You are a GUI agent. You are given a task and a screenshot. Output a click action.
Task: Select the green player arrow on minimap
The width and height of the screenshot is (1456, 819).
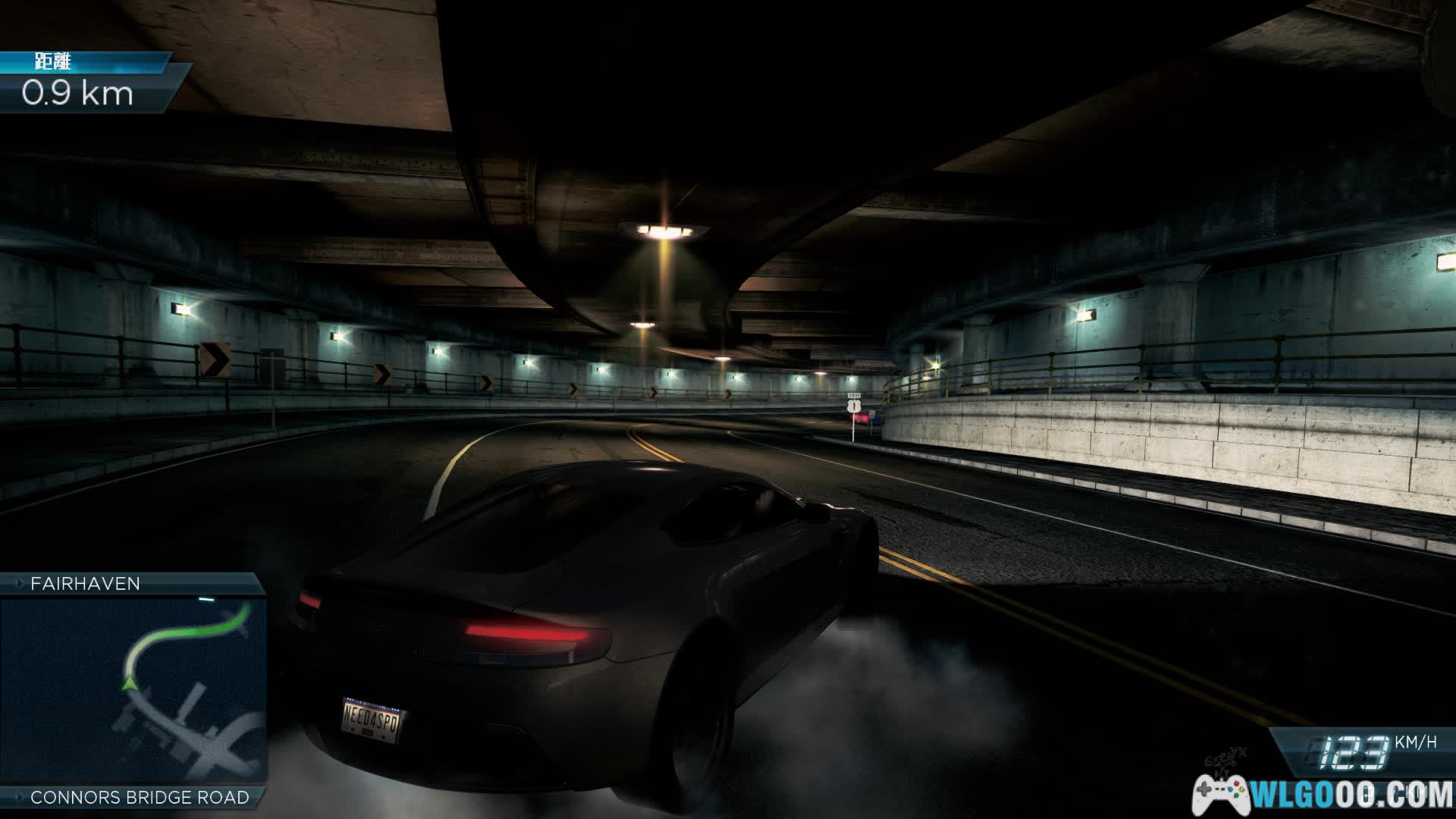[127, 684]
